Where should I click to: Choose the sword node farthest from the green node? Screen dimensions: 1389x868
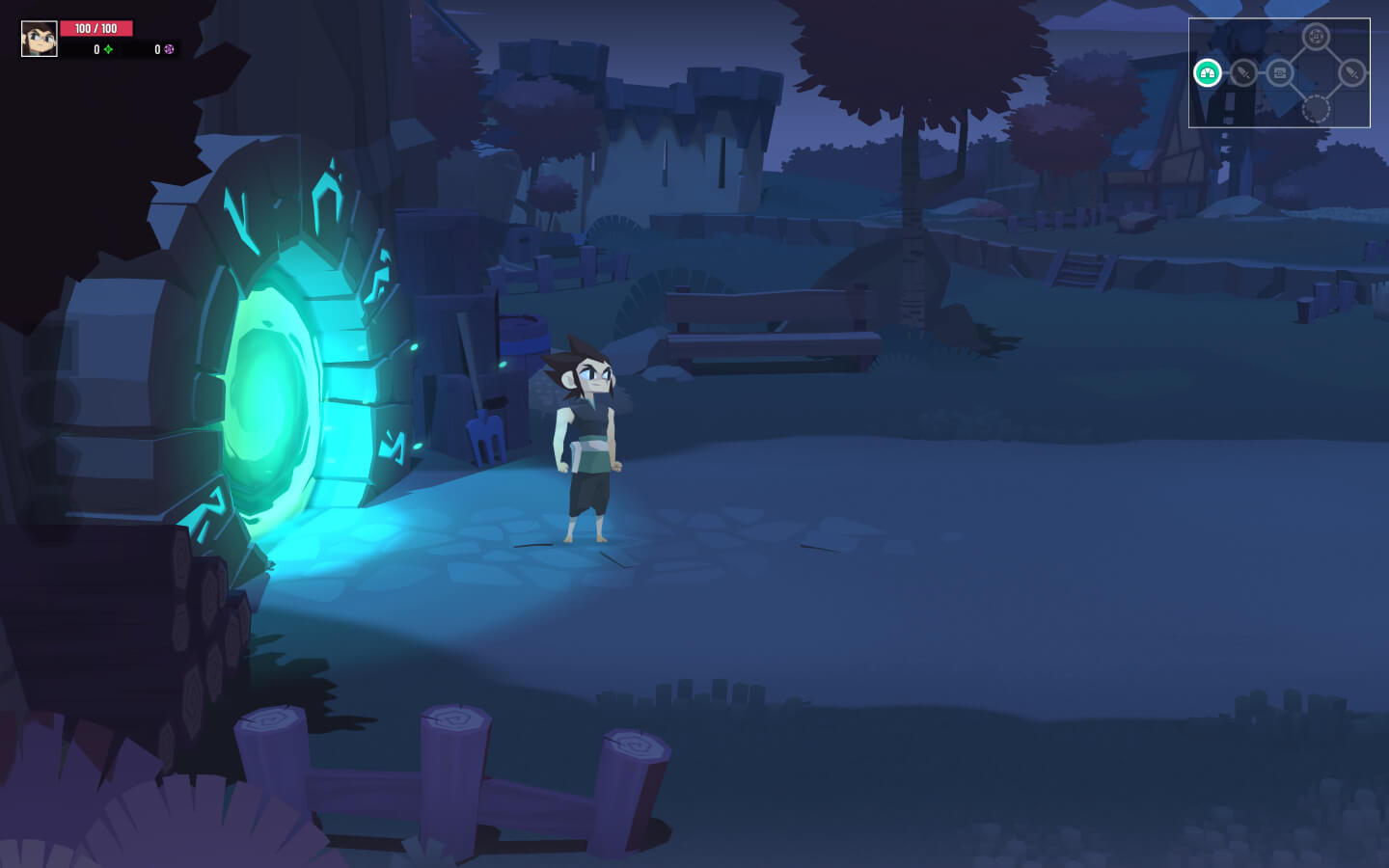(1352, 72)
